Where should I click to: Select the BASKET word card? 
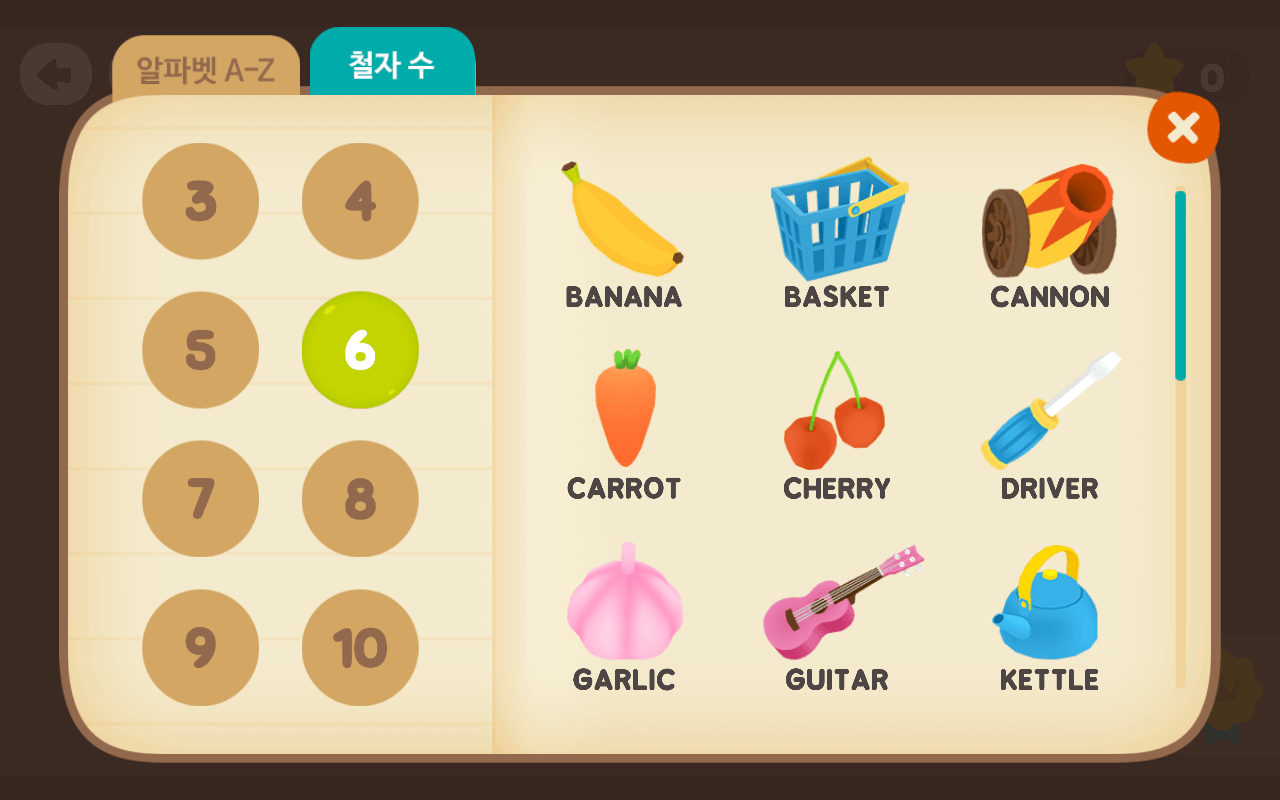837,235
